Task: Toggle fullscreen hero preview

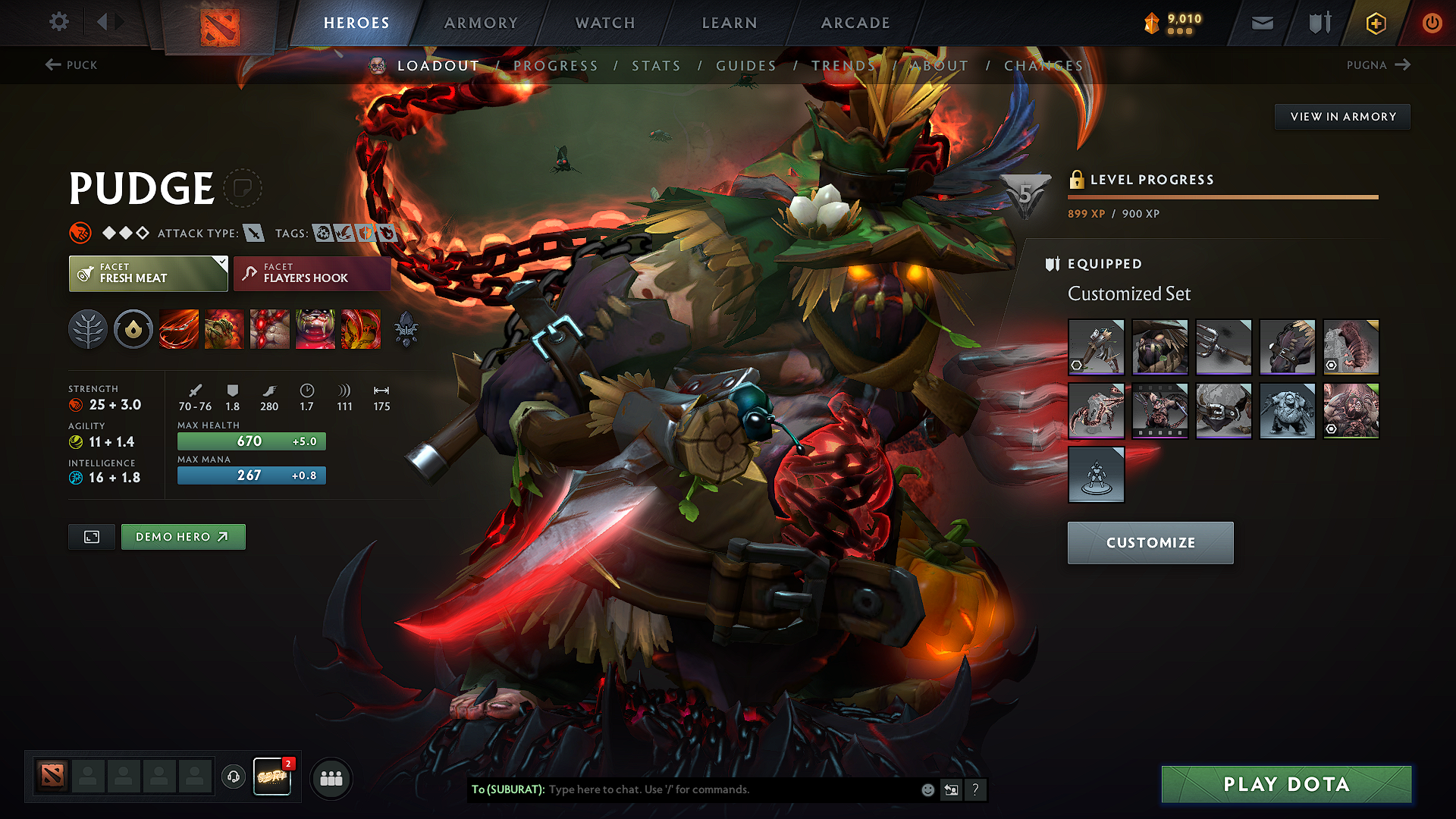Action: point(91,536)
